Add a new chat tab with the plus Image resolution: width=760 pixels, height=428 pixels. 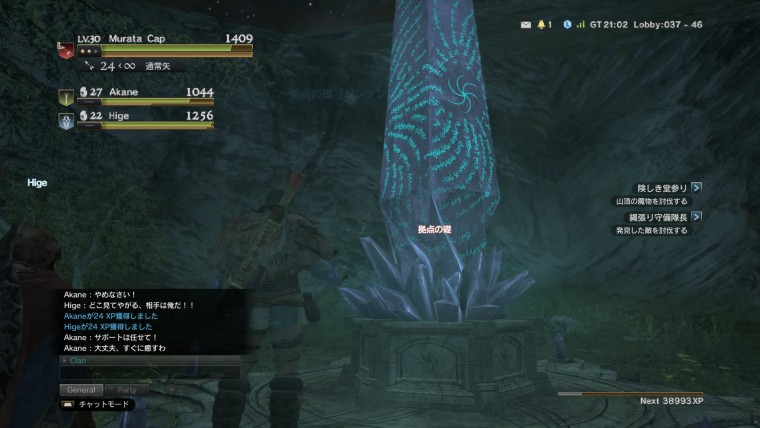tap(169, 389)
